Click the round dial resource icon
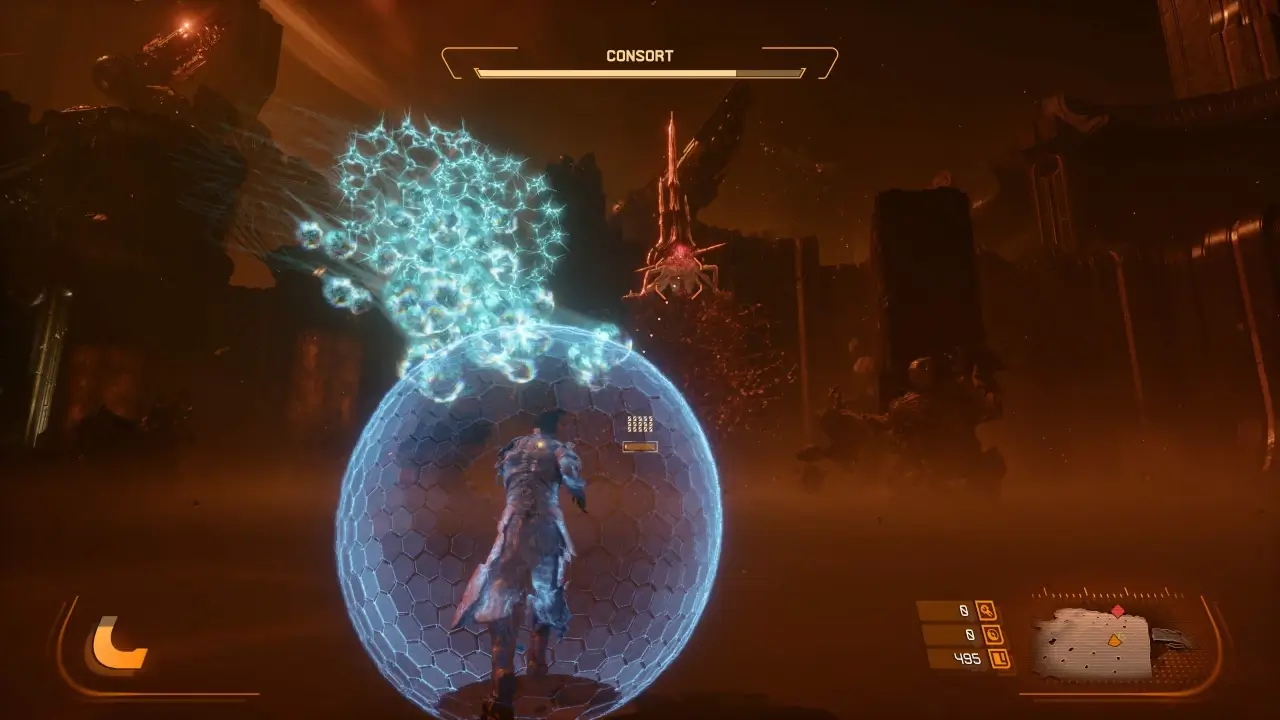 point(994,635)
